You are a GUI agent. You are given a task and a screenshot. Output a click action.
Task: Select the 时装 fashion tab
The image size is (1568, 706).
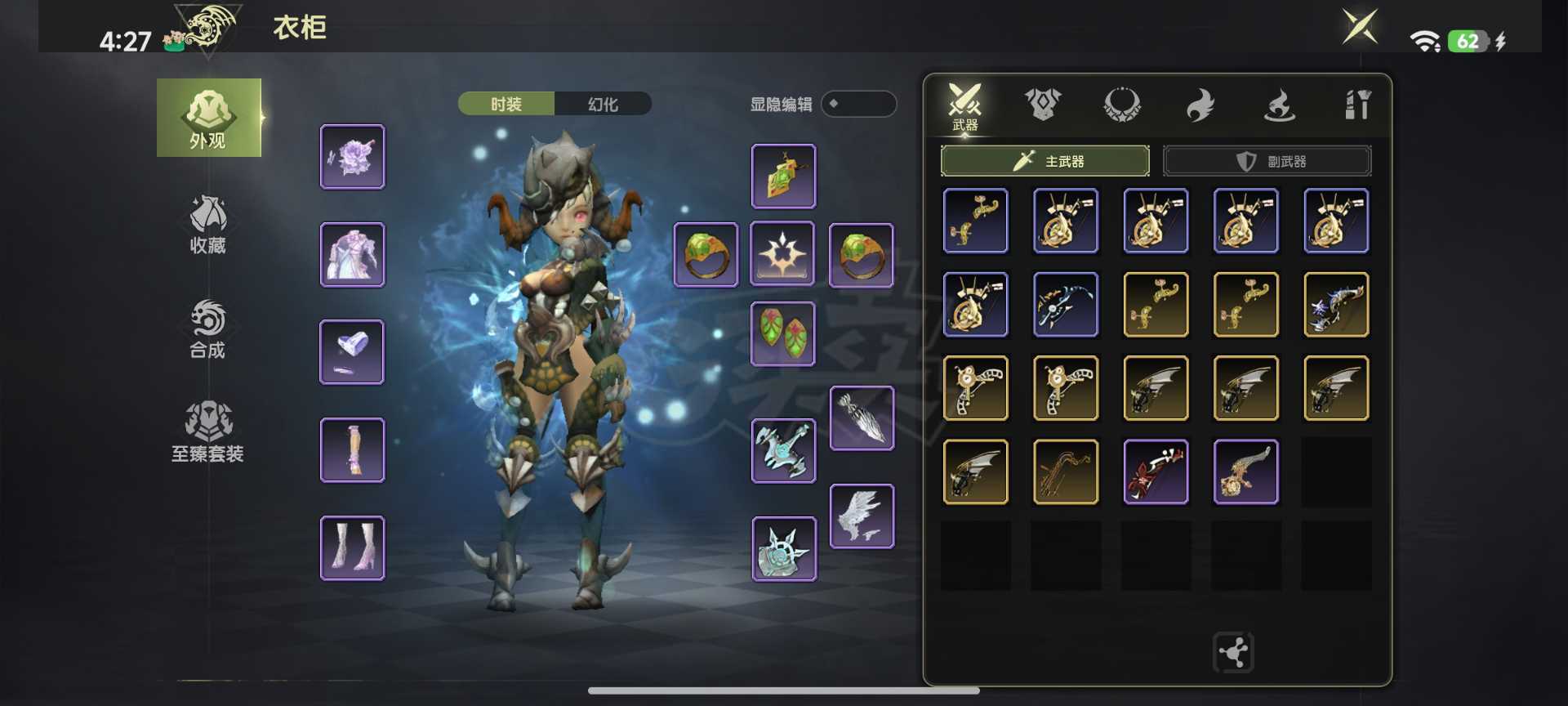click(x=506, y=104)
